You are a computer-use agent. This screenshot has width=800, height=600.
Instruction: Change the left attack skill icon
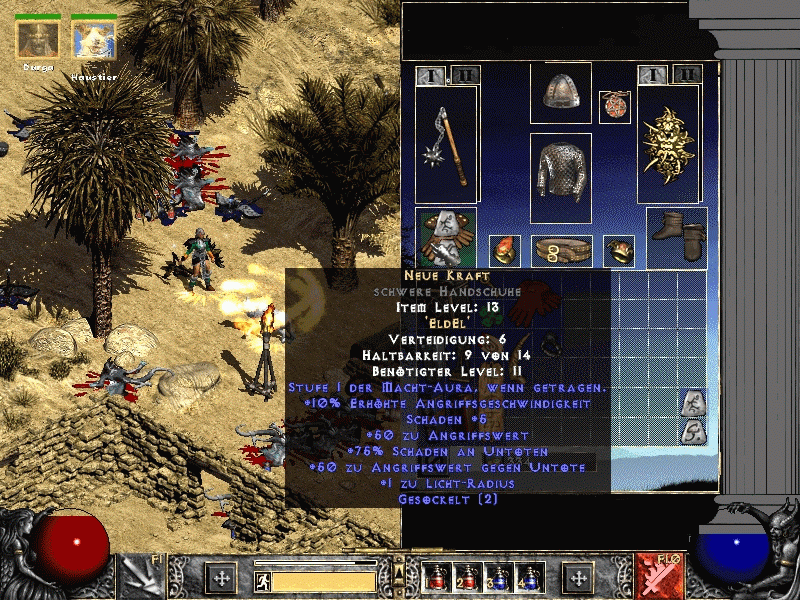point(141,577)
